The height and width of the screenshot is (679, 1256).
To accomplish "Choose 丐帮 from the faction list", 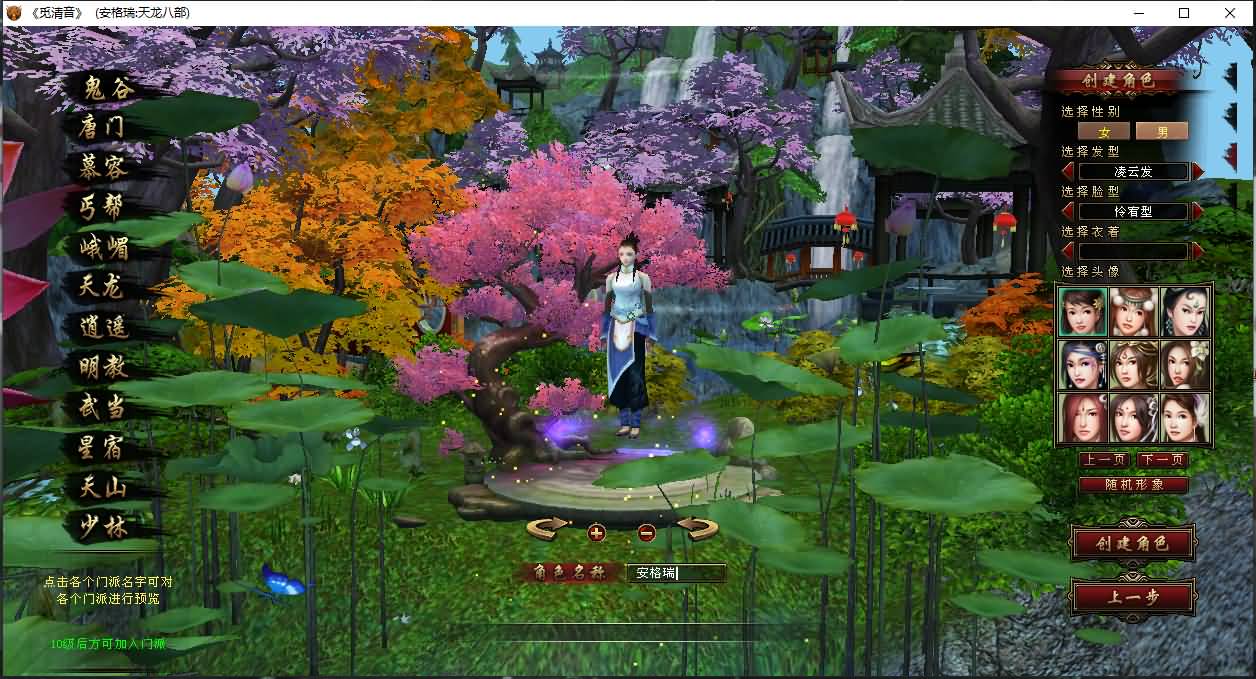I will [x=102, y=207].
